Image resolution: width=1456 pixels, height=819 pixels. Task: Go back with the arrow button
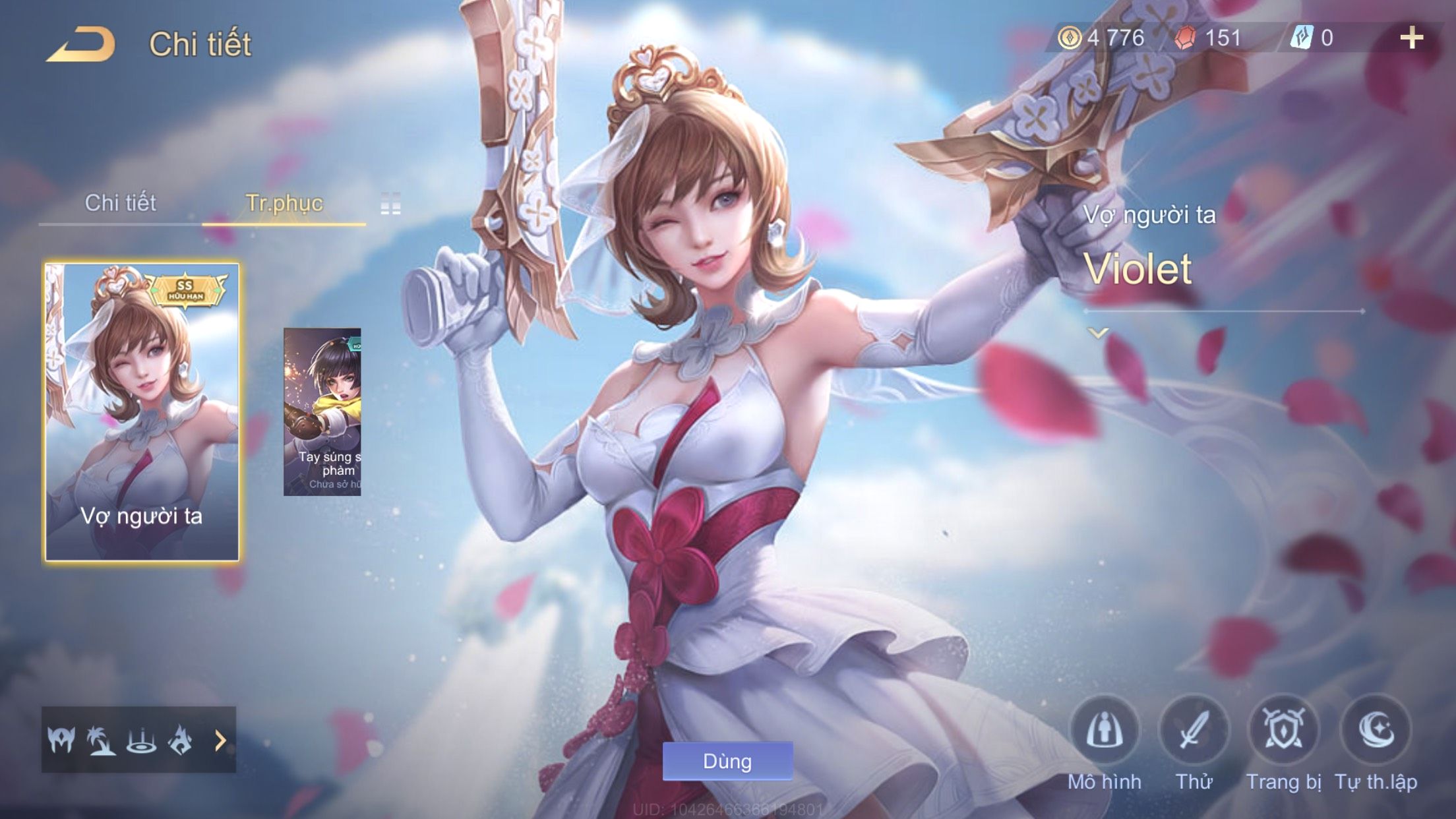[x=80, y=45]
